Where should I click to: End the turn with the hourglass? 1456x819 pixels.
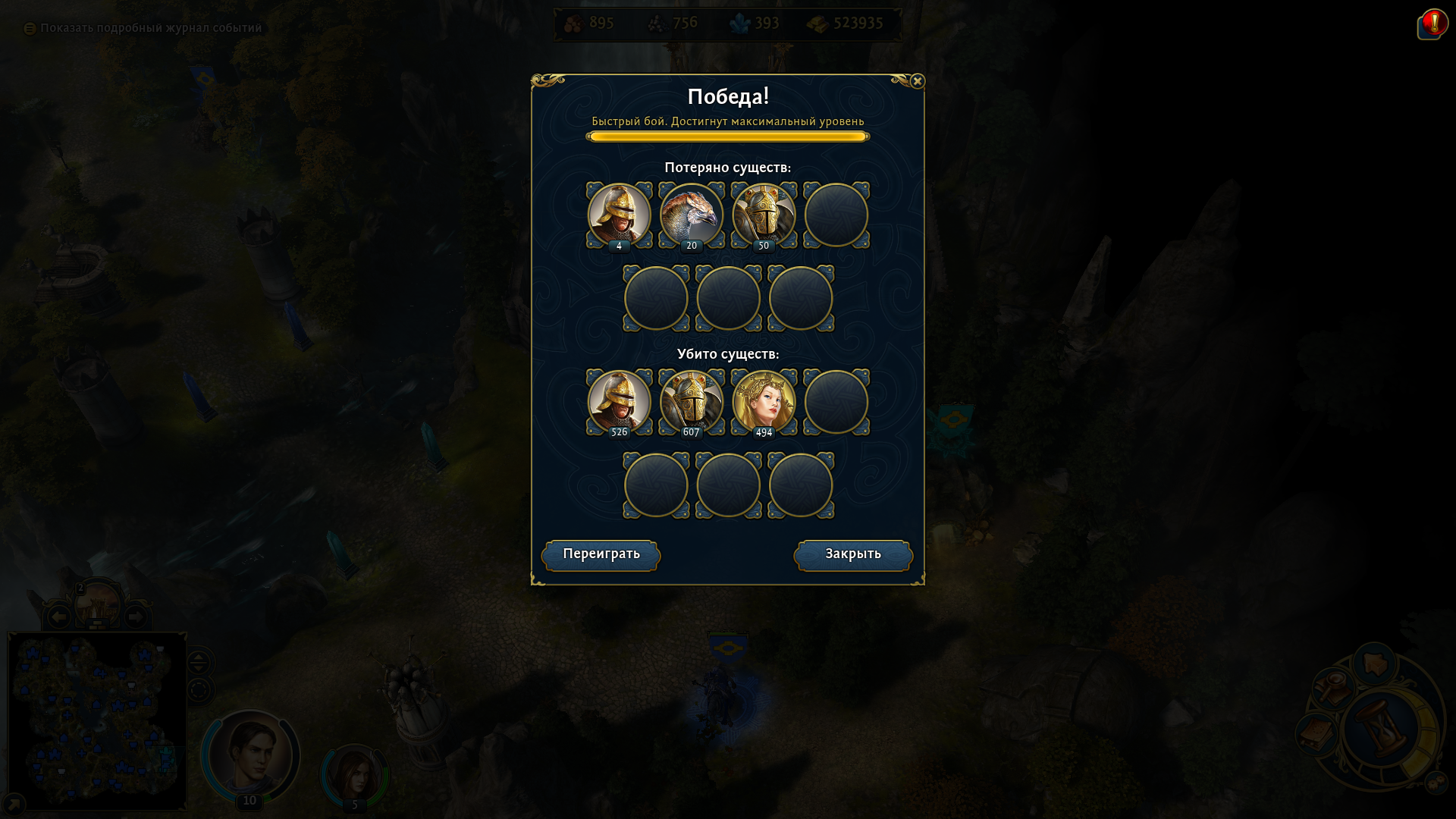point(1380,729)
